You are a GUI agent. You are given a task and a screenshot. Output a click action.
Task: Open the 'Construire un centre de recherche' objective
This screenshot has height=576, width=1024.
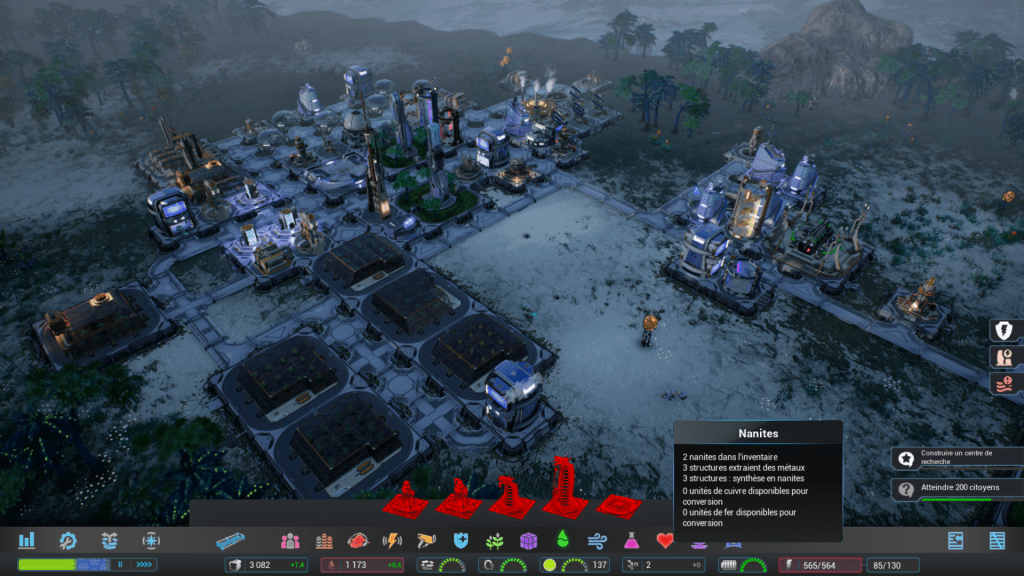tap(955, 458)
